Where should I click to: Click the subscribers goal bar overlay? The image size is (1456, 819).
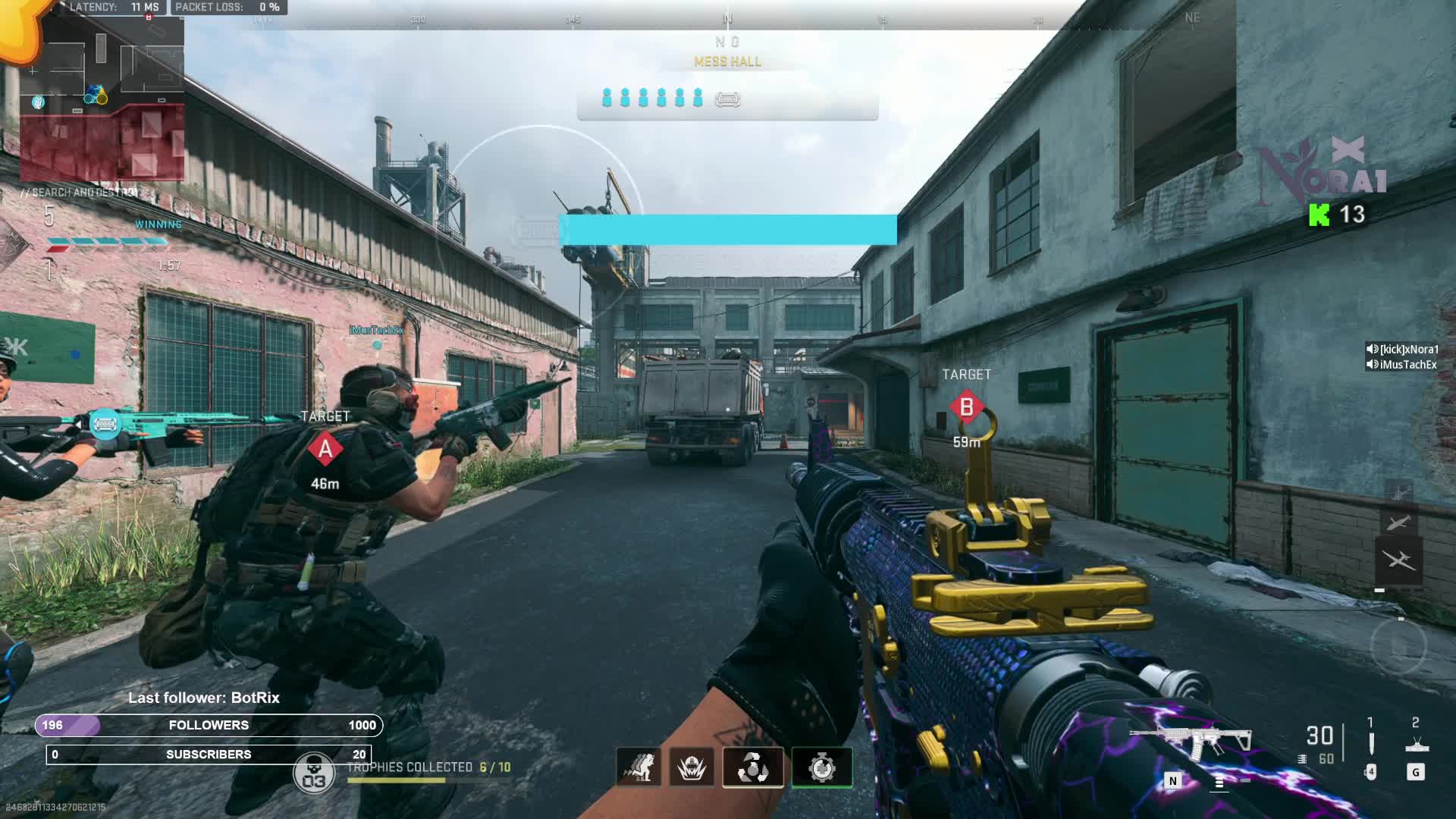point(209,755)
